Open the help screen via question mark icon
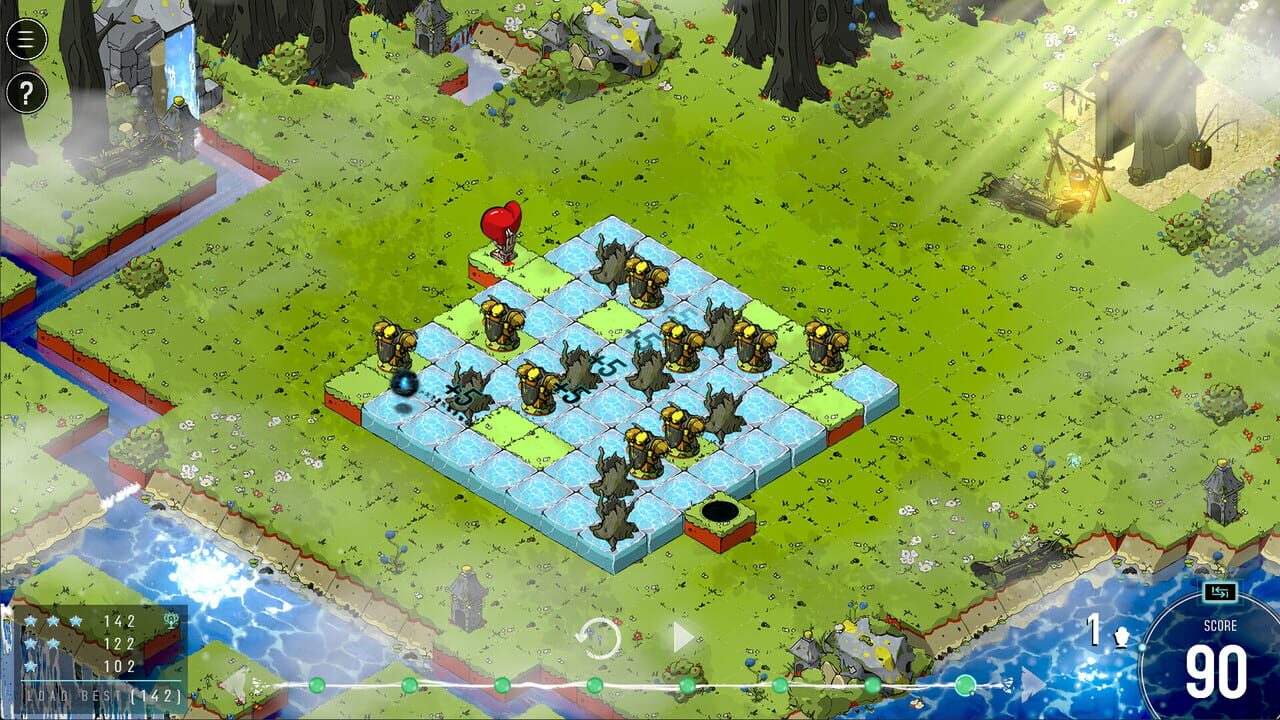This screenshot has width=1280, height=720. tap(27, 93)
